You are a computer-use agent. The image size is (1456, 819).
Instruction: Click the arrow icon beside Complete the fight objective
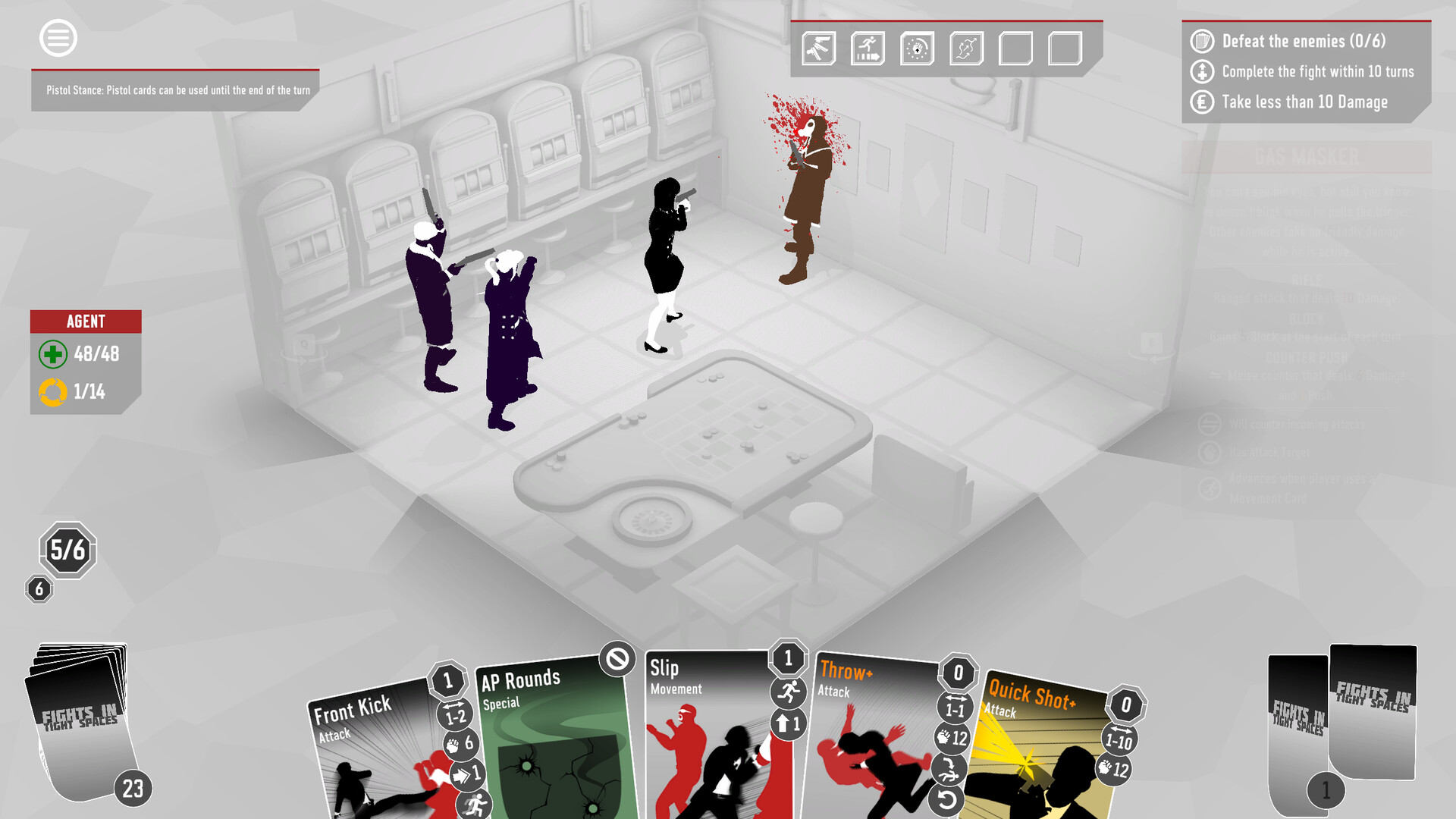[x=1202, y=71]
